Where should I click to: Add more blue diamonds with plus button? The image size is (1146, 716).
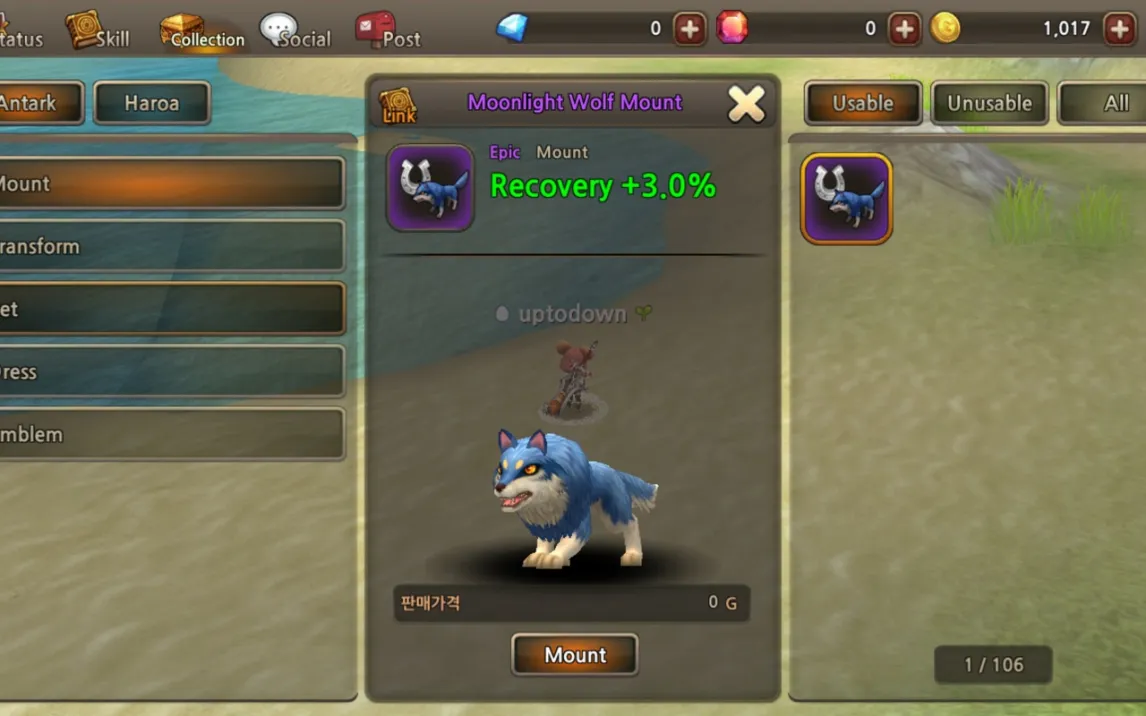[689, 29]
